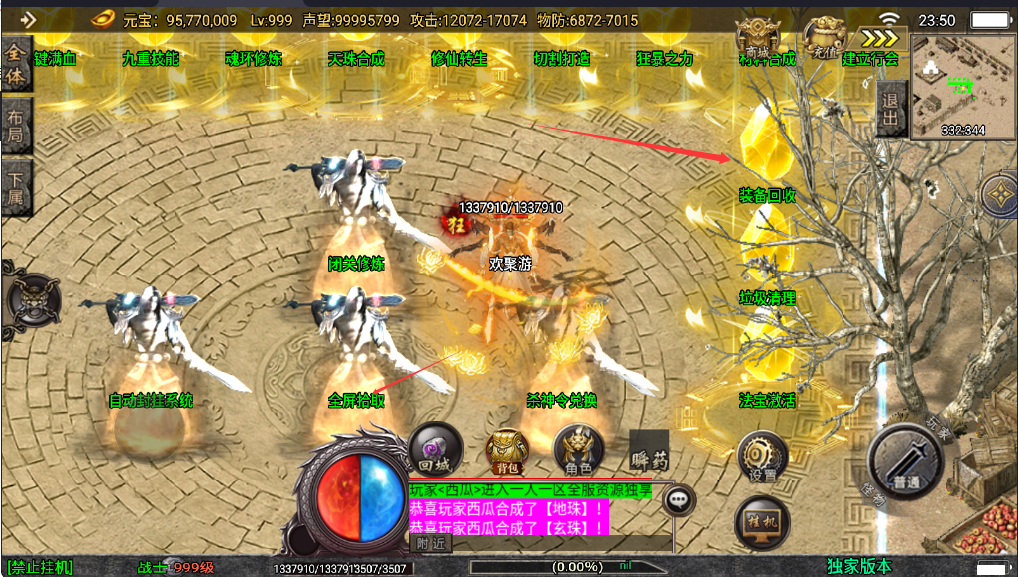Viewport: 1018px width, 577px height.
Task: Open the 充值 recharge icon
Action: tap(825, 36)
